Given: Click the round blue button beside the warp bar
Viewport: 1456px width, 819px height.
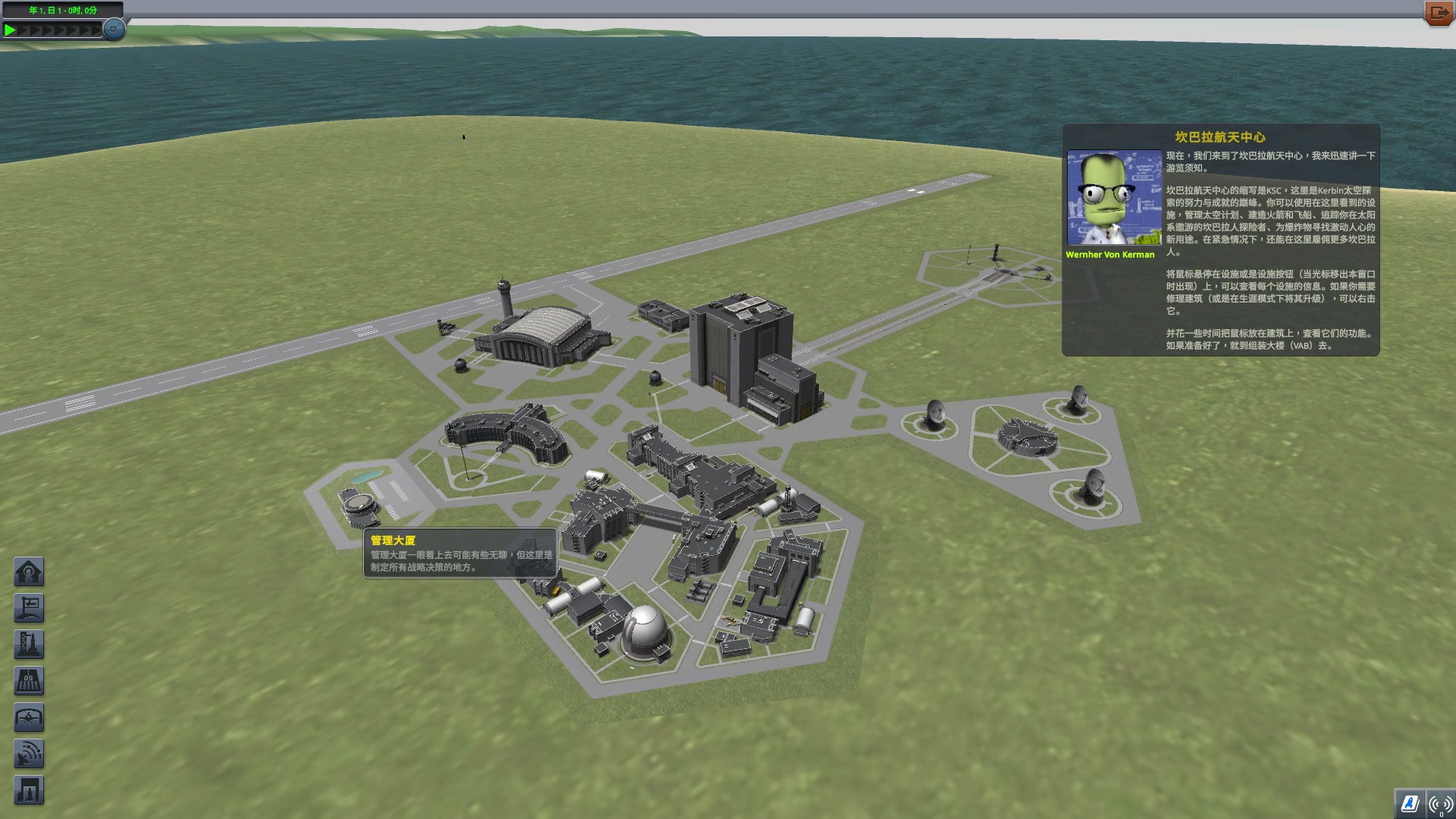Looking at the screenshot, I should pos(112,30).
